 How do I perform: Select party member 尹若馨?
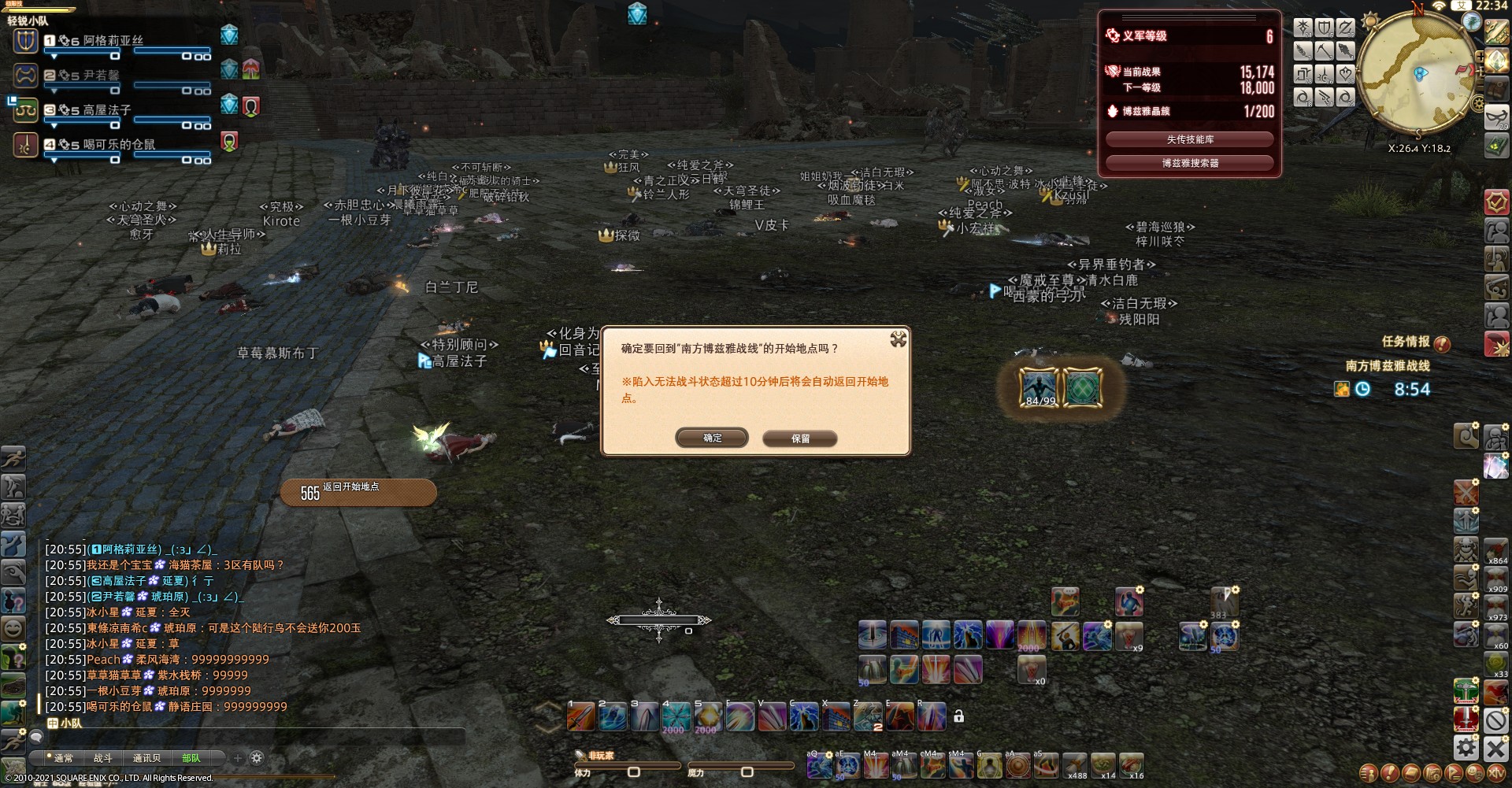(x=101, y=75)
